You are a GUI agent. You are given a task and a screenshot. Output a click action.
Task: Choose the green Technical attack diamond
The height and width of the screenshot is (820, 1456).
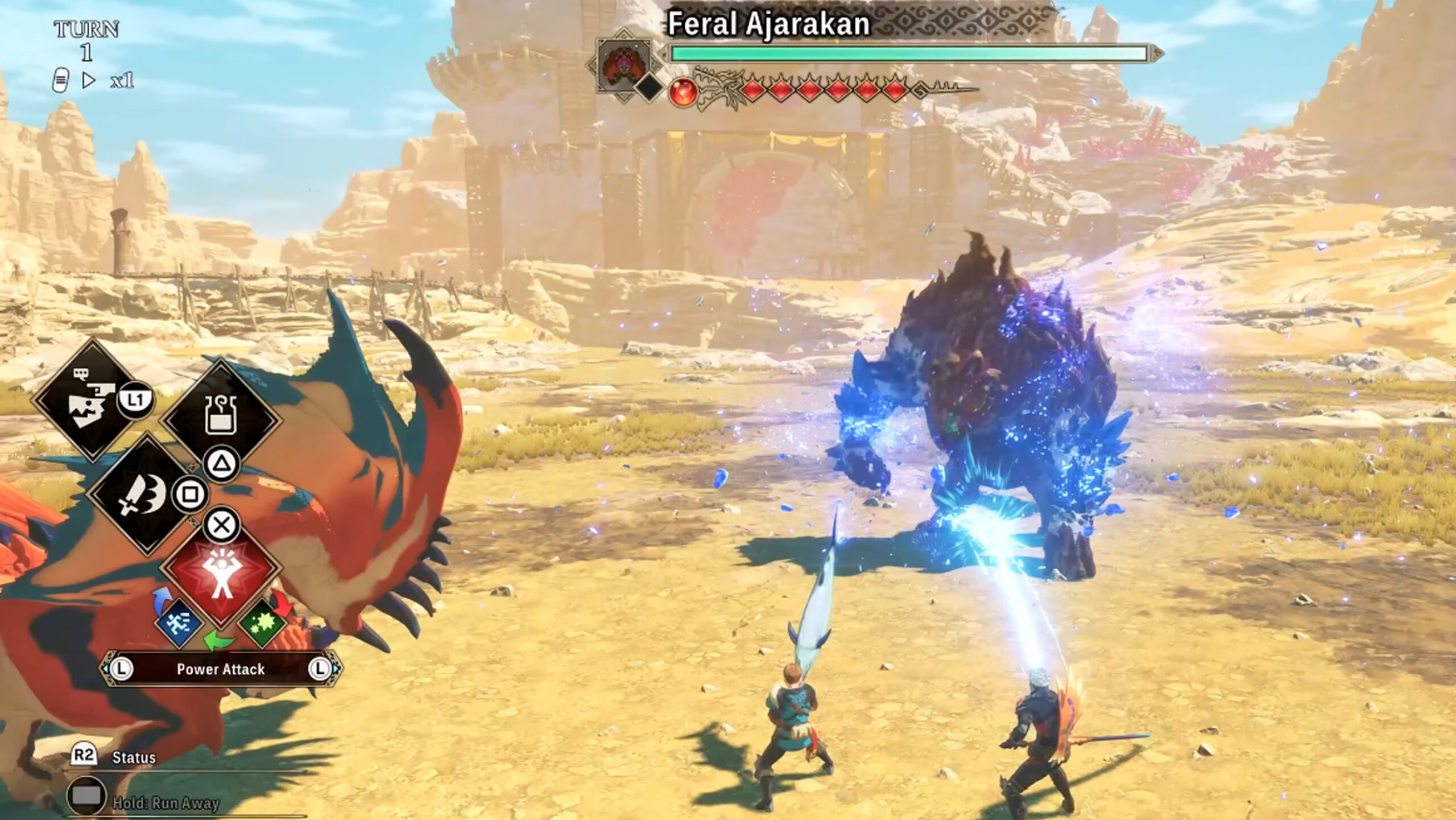(263, 623)
